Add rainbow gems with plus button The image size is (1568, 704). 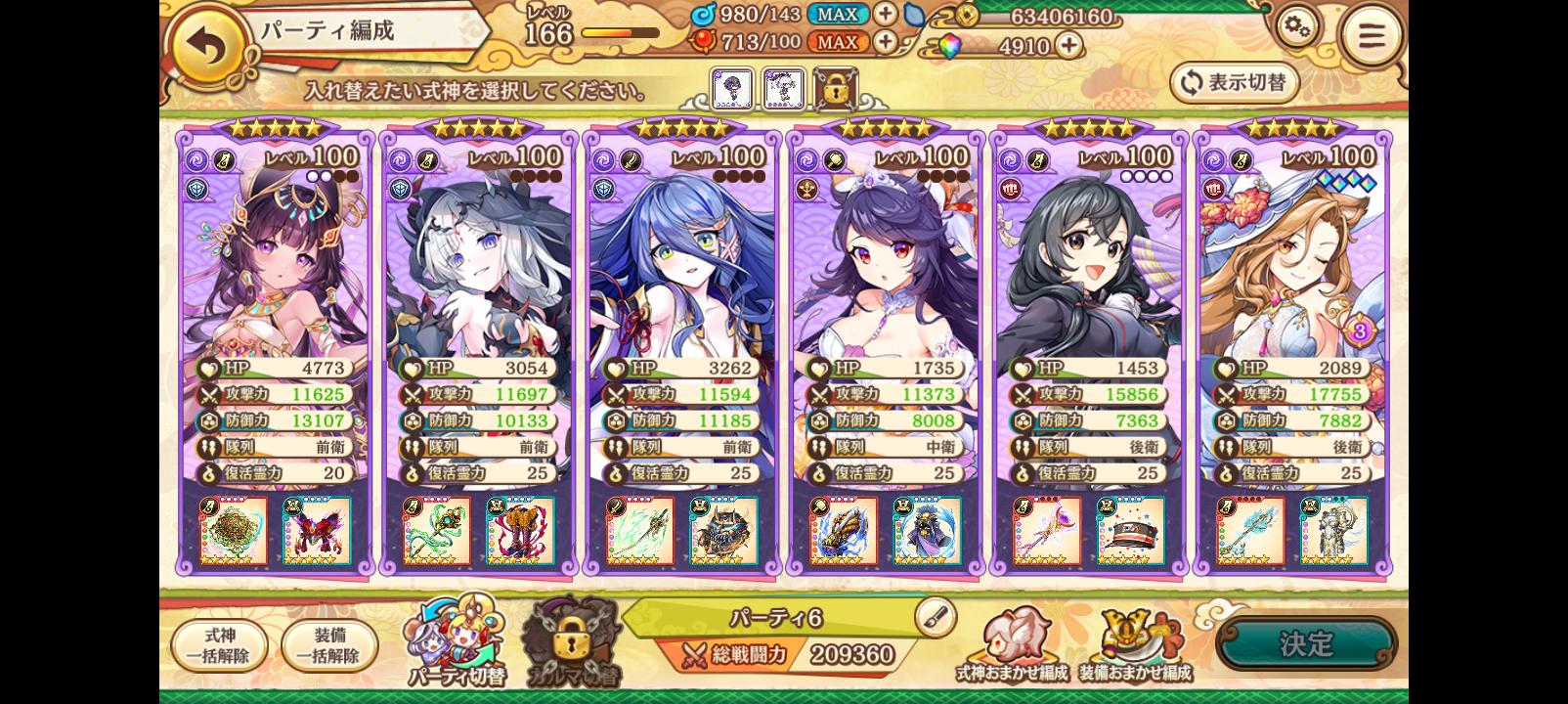coord(1069,45)
